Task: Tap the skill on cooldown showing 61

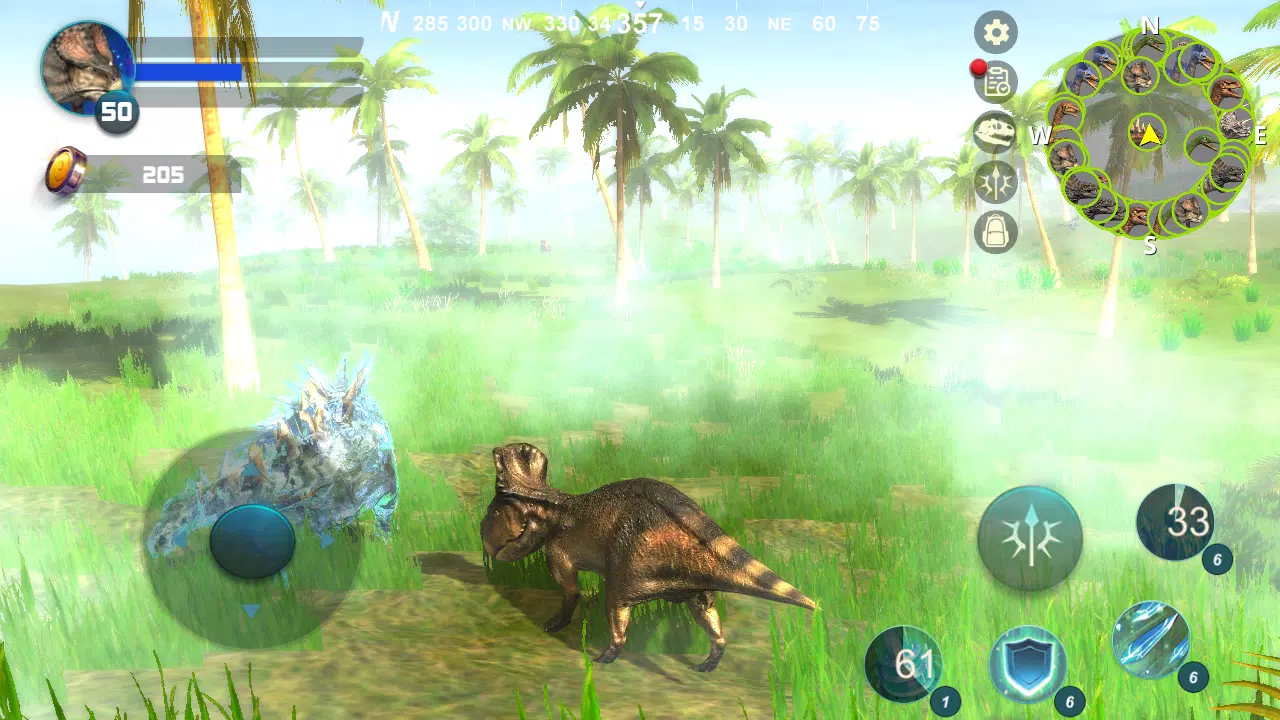Action: point(905,663)
